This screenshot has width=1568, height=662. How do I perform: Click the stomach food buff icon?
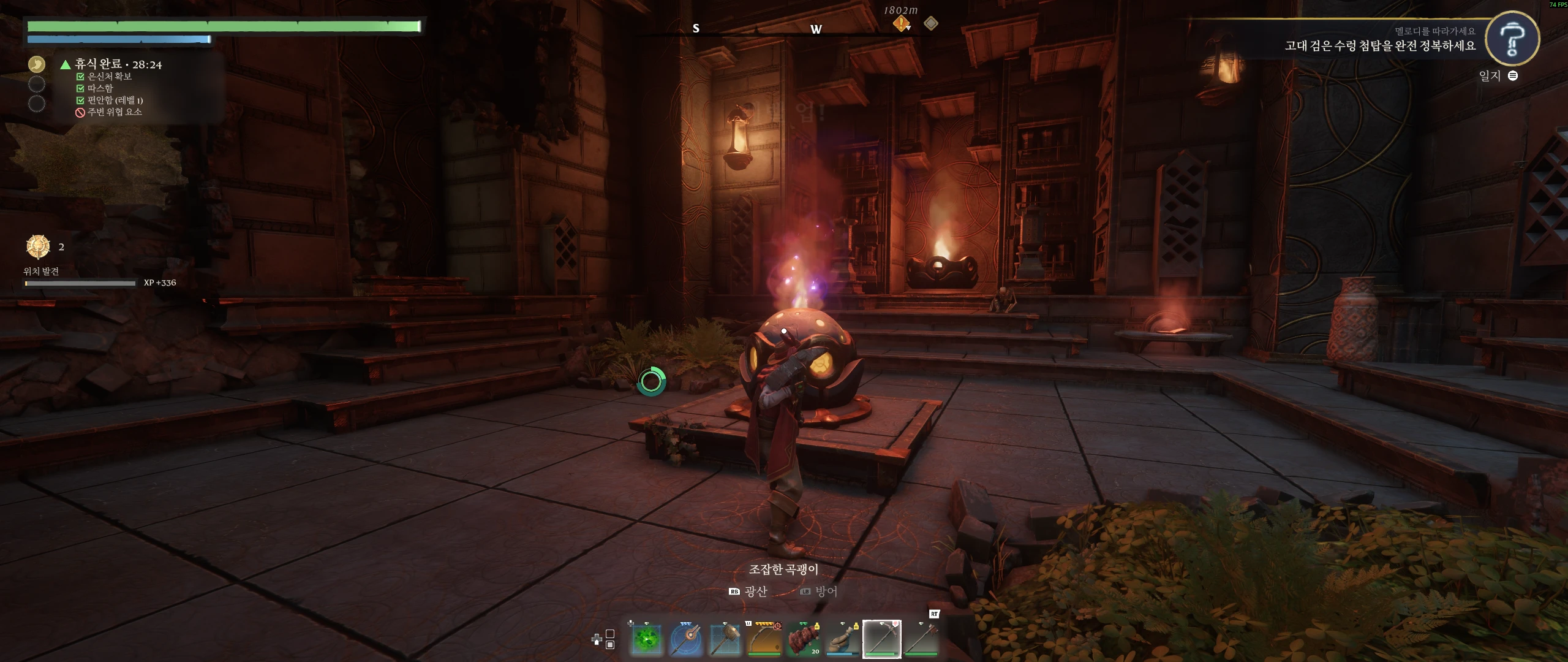[x=37, y=64]
